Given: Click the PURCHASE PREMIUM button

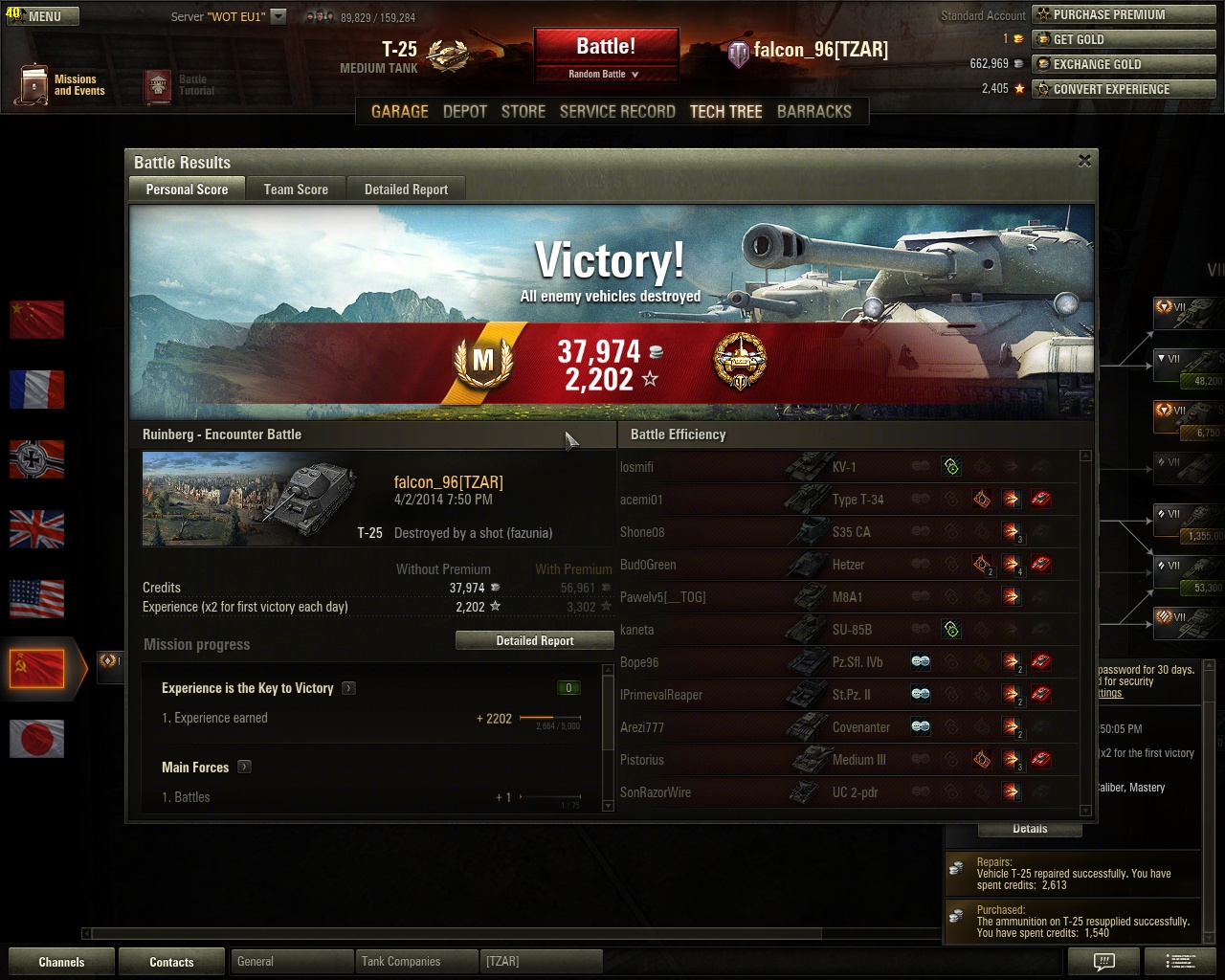Looking at the screenshot, I should pos(1124,14).
